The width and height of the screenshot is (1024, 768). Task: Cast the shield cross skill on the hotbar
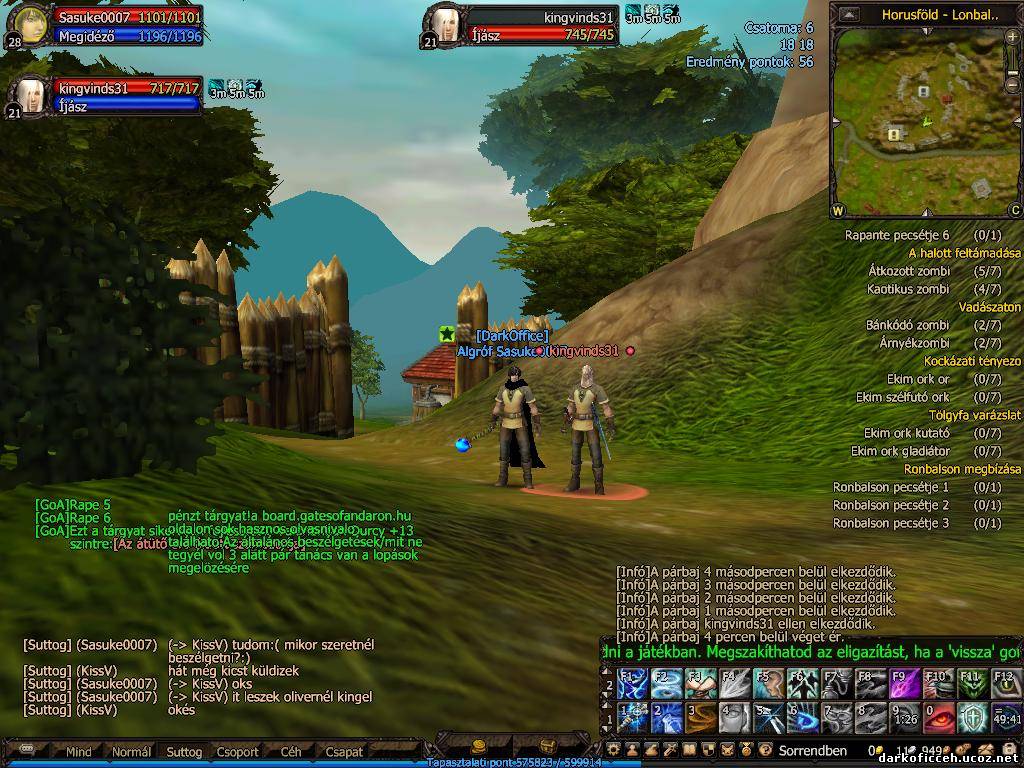click(x=971, y=718)
